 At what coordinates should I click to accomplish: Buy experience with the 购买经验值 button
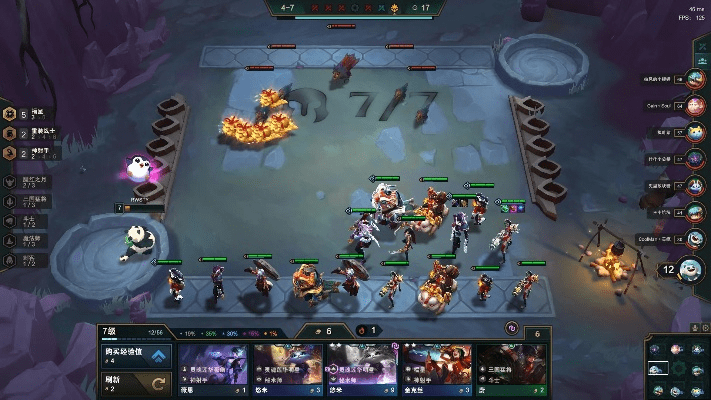click(x=136, y=355)
